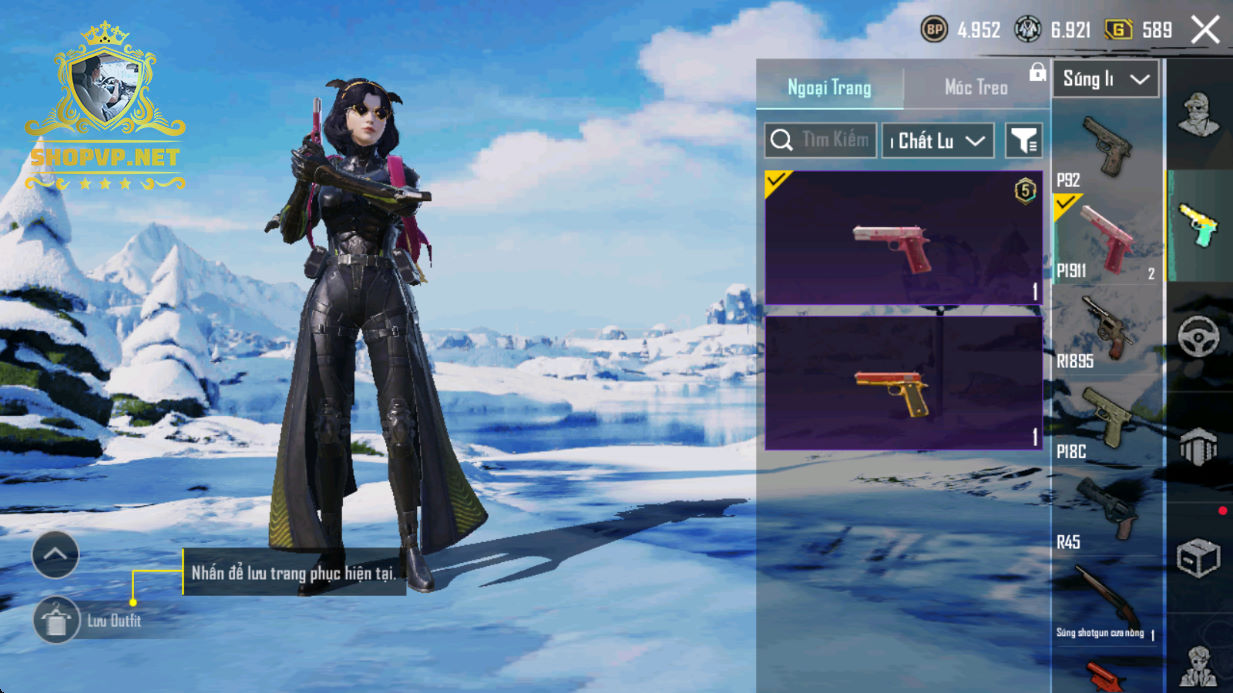Open the funnel filter options

click(x=1023, y=141)
